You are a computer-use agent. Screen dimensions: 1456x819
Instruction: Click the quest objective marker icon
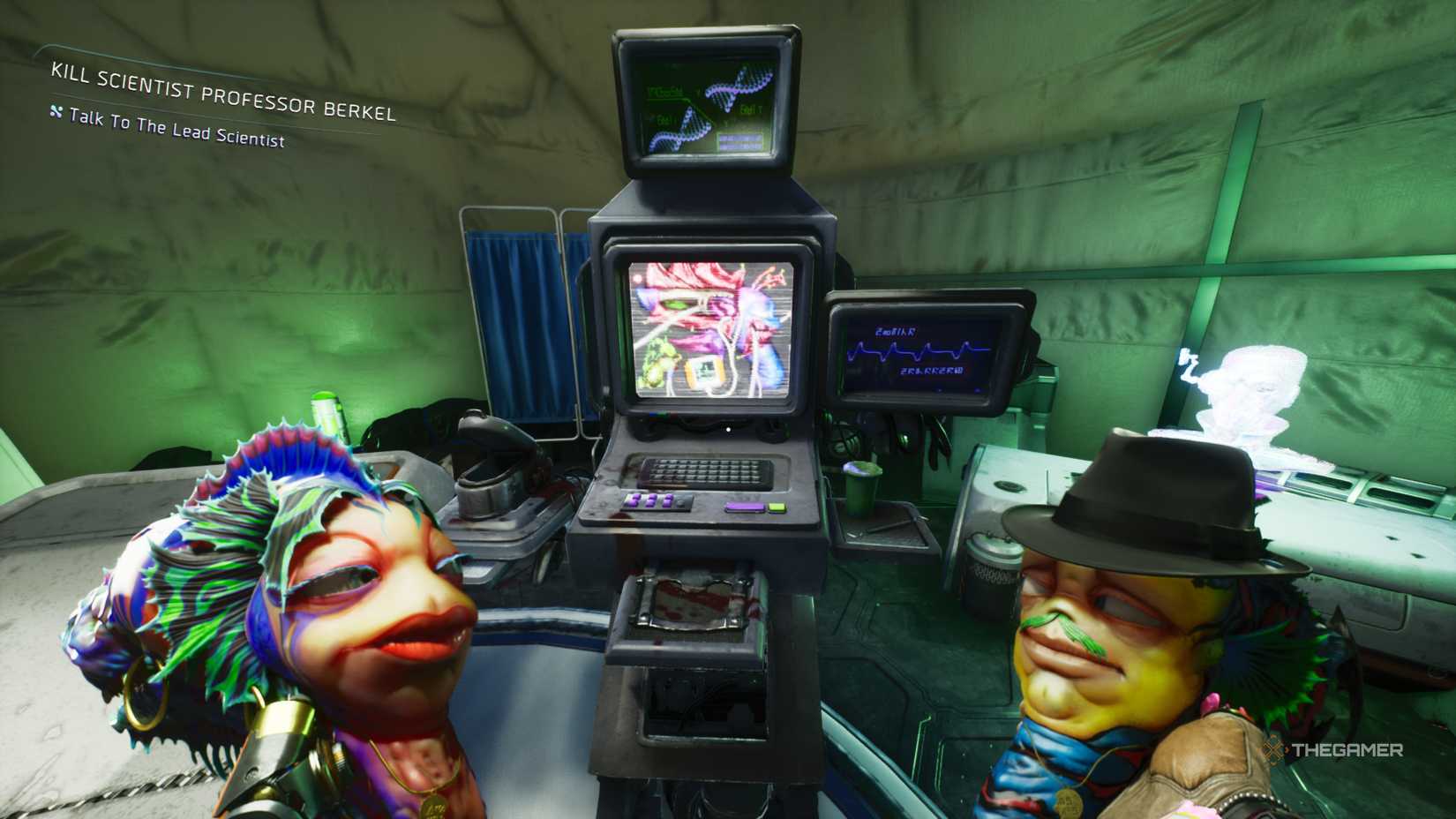pos(55,114)
